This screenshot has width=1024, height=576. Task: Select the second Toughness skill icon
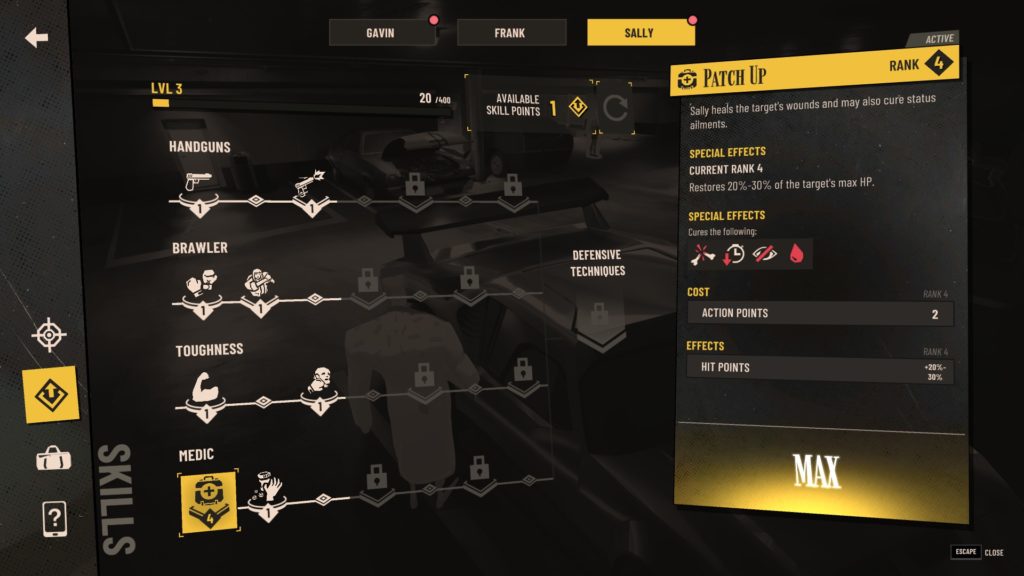pos(316,382)
